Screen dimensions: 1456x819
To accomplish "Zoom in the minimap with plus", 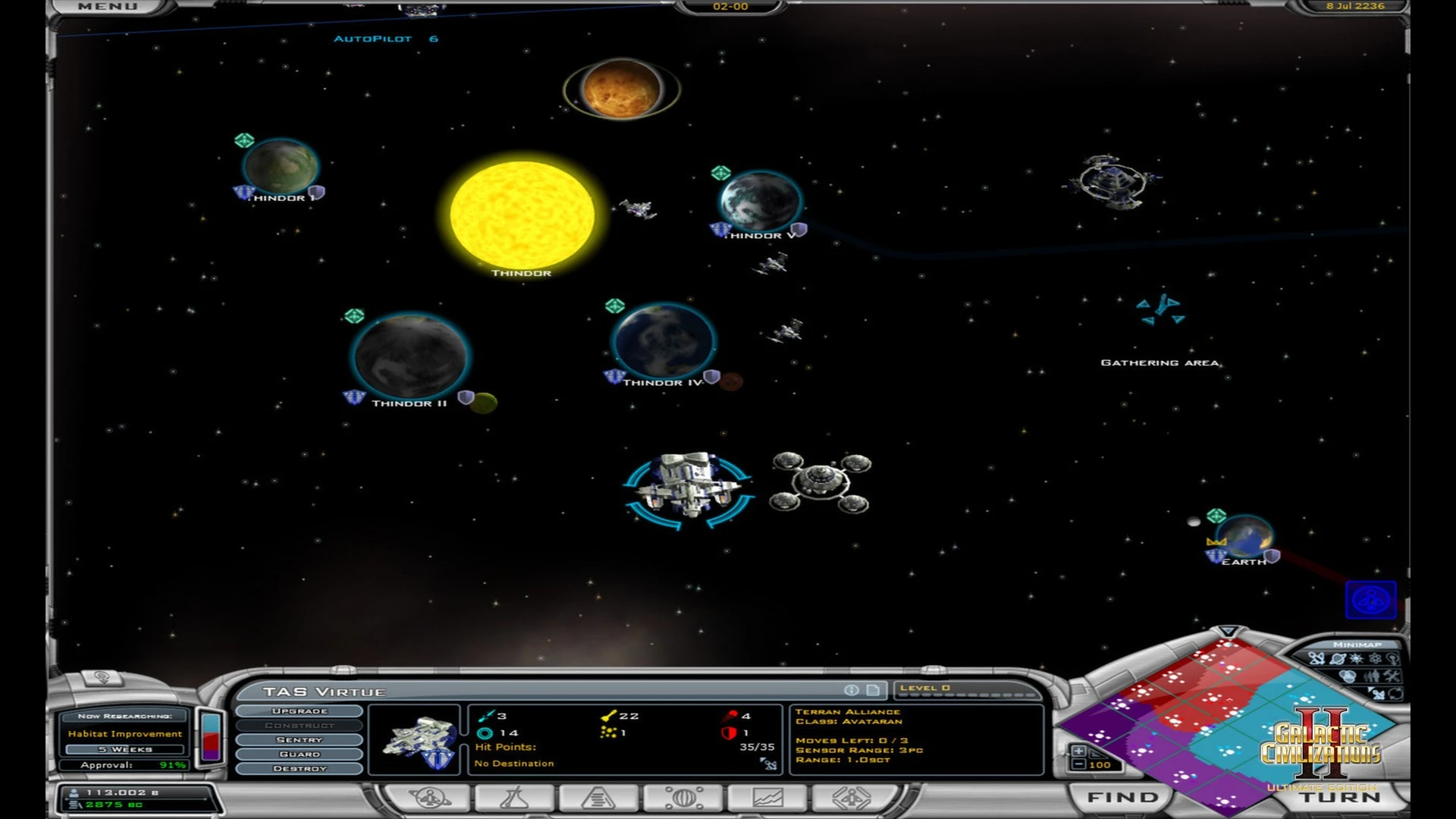I will [x=1078, y=751].
